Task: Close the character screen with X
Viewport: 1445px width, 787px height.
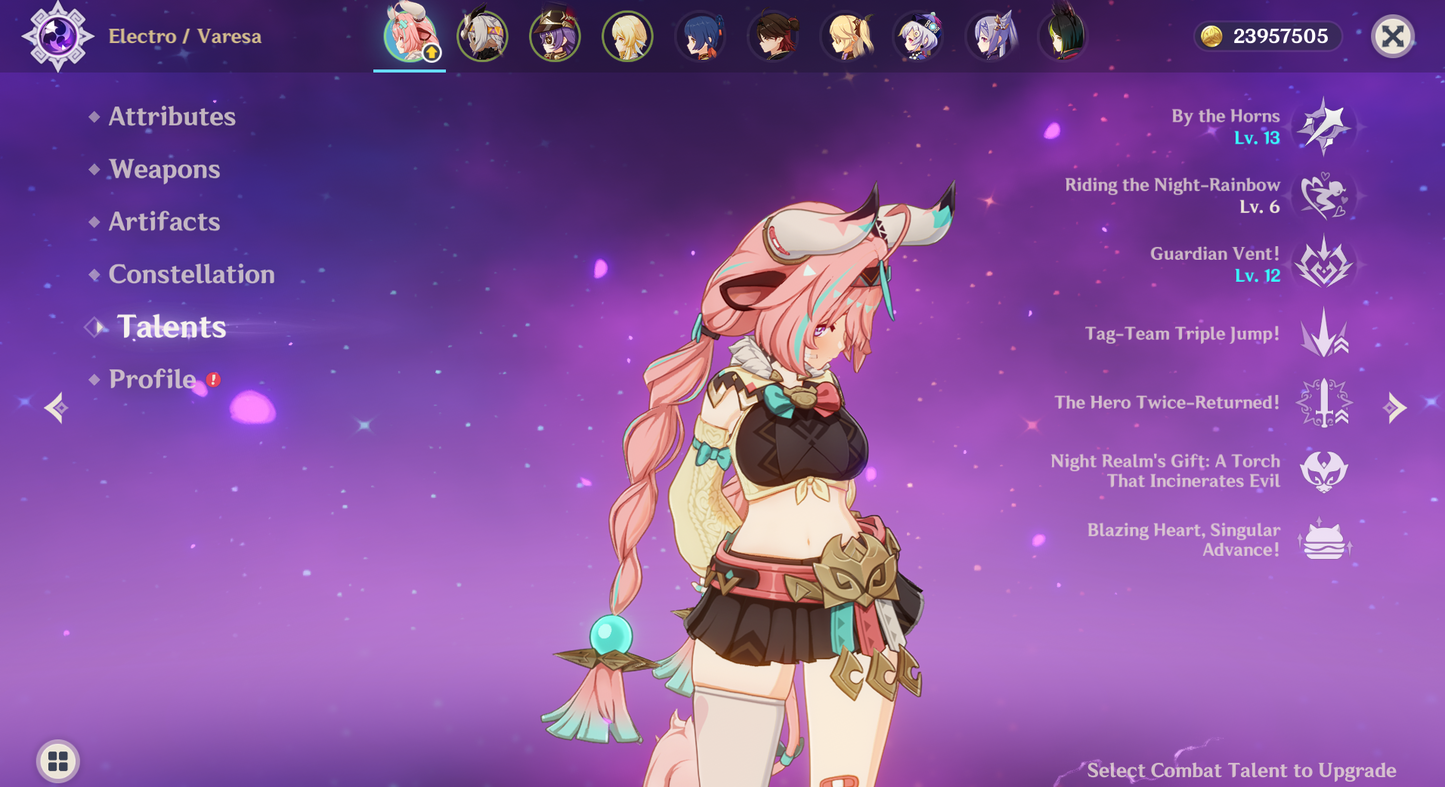Action: point(1392,37)
